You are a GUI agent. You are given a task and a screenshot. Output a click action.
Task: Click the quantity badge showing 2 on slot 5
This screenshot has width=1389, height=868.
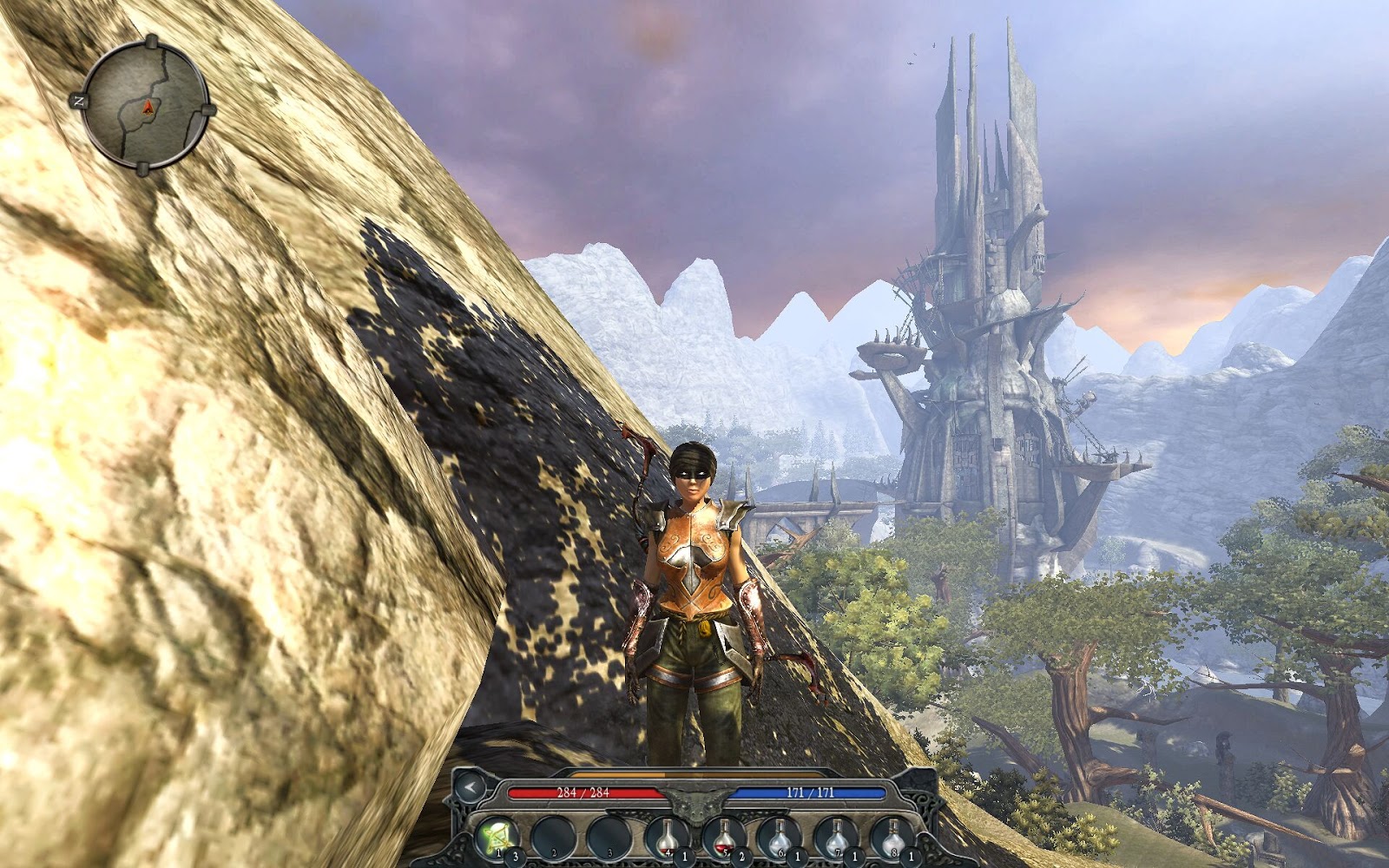[741, 854]
